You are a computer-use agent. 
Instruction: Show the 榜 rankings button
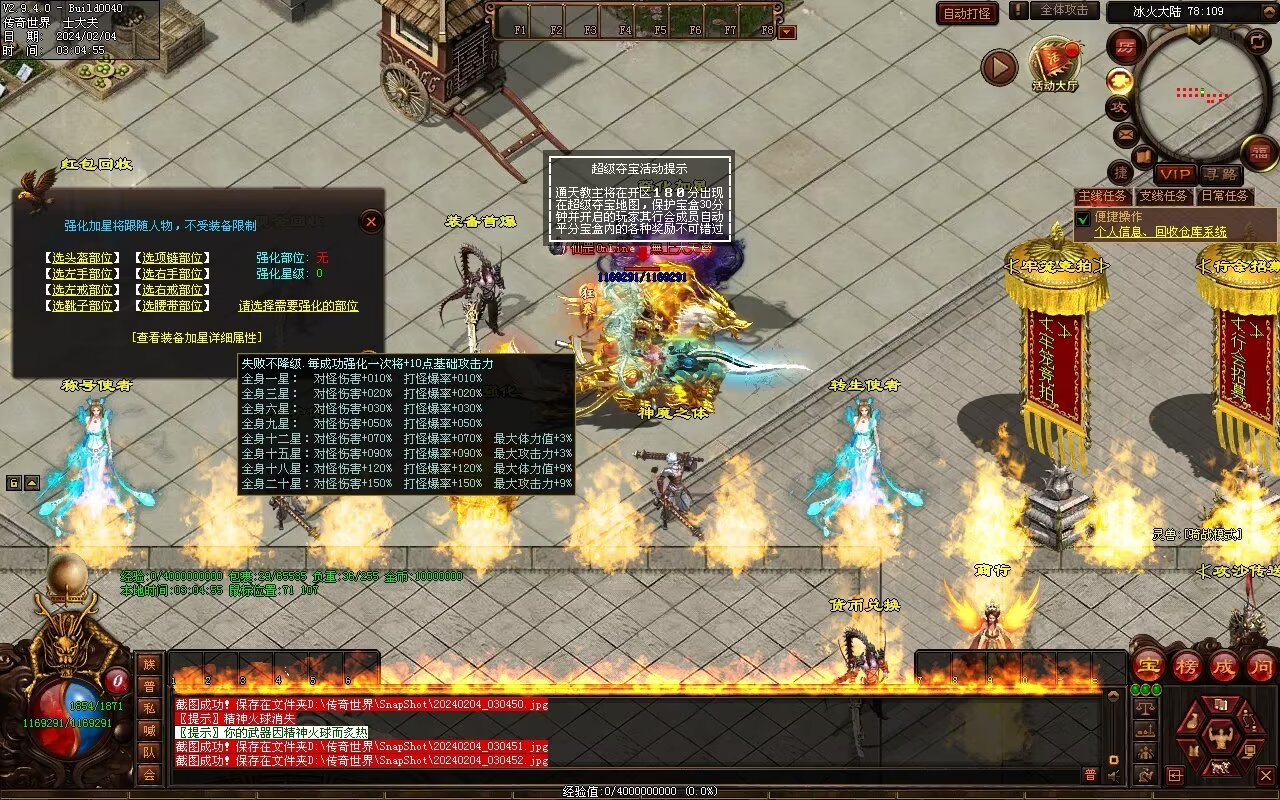coord(1186,665)
